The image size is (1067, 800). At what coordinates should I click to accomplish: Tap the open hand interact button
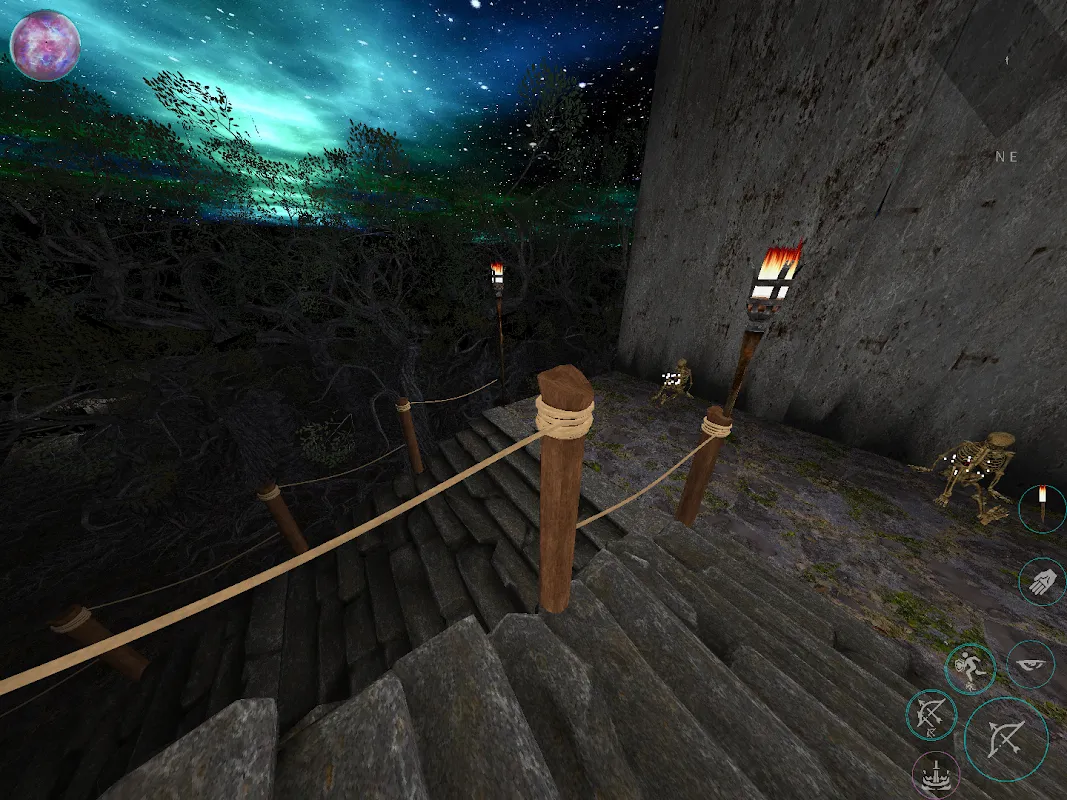1042,581
